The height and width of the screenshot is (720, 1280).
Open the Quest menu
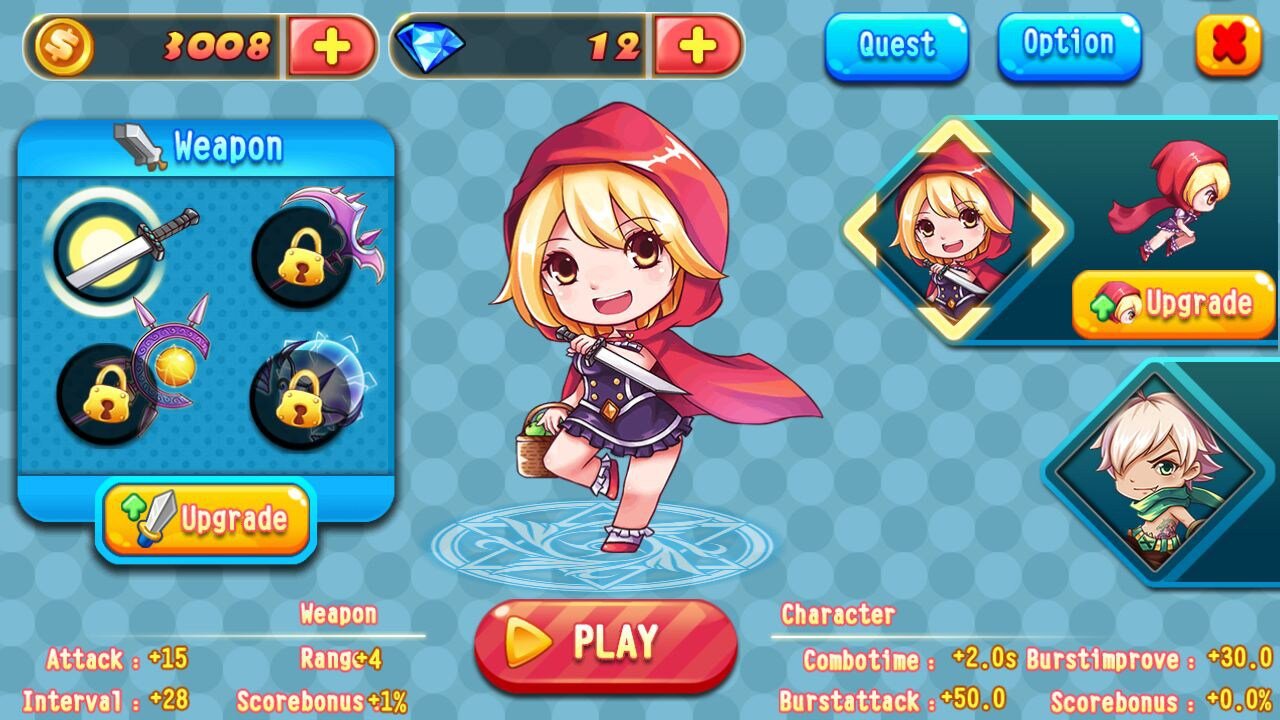click(896, 45)
